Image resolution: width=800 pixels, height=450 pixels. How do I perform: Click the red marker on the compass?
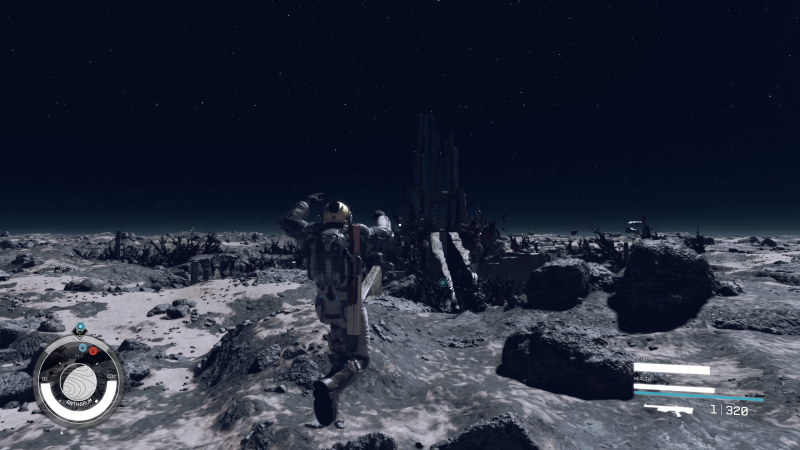pyautogui.click(x=93, y=350)
